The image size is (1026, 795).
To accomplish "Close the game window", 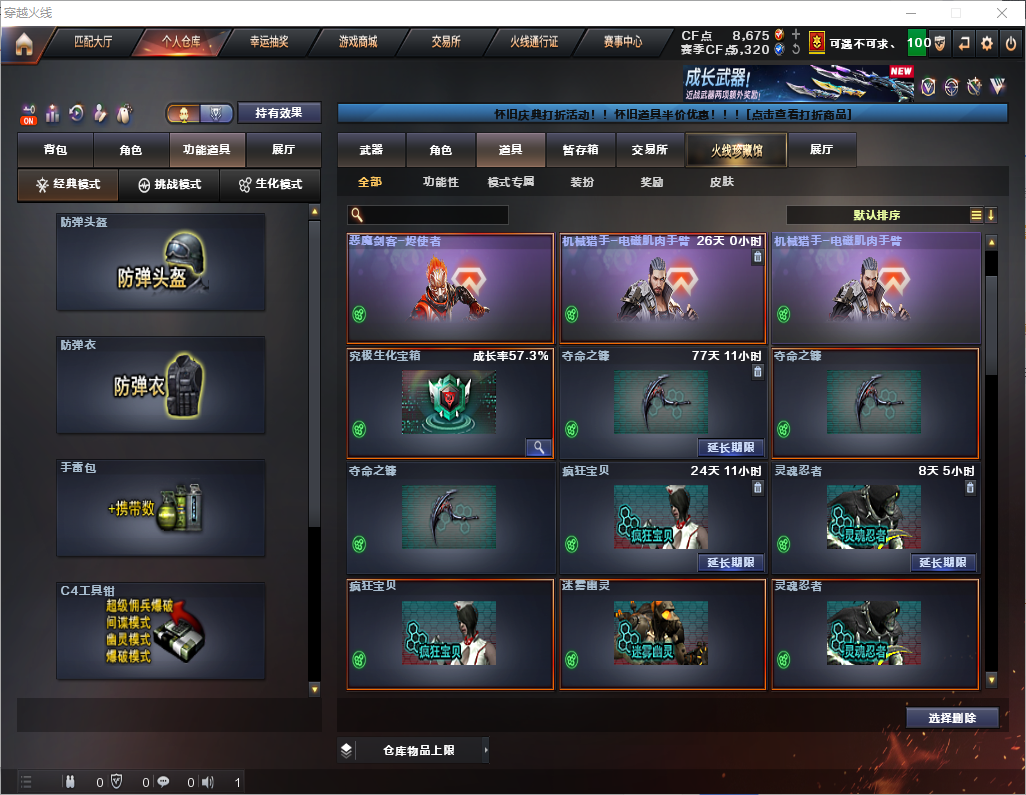I will click(x=1001, y=13).
